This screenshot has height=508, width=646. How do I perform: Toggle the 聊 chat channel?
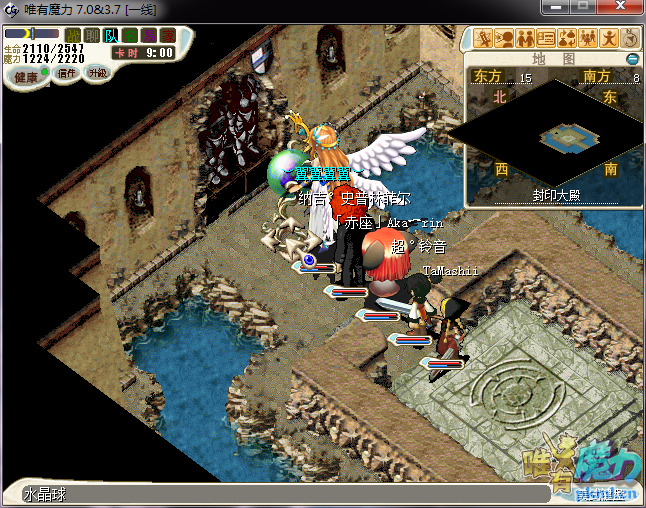tap(92, 36)
